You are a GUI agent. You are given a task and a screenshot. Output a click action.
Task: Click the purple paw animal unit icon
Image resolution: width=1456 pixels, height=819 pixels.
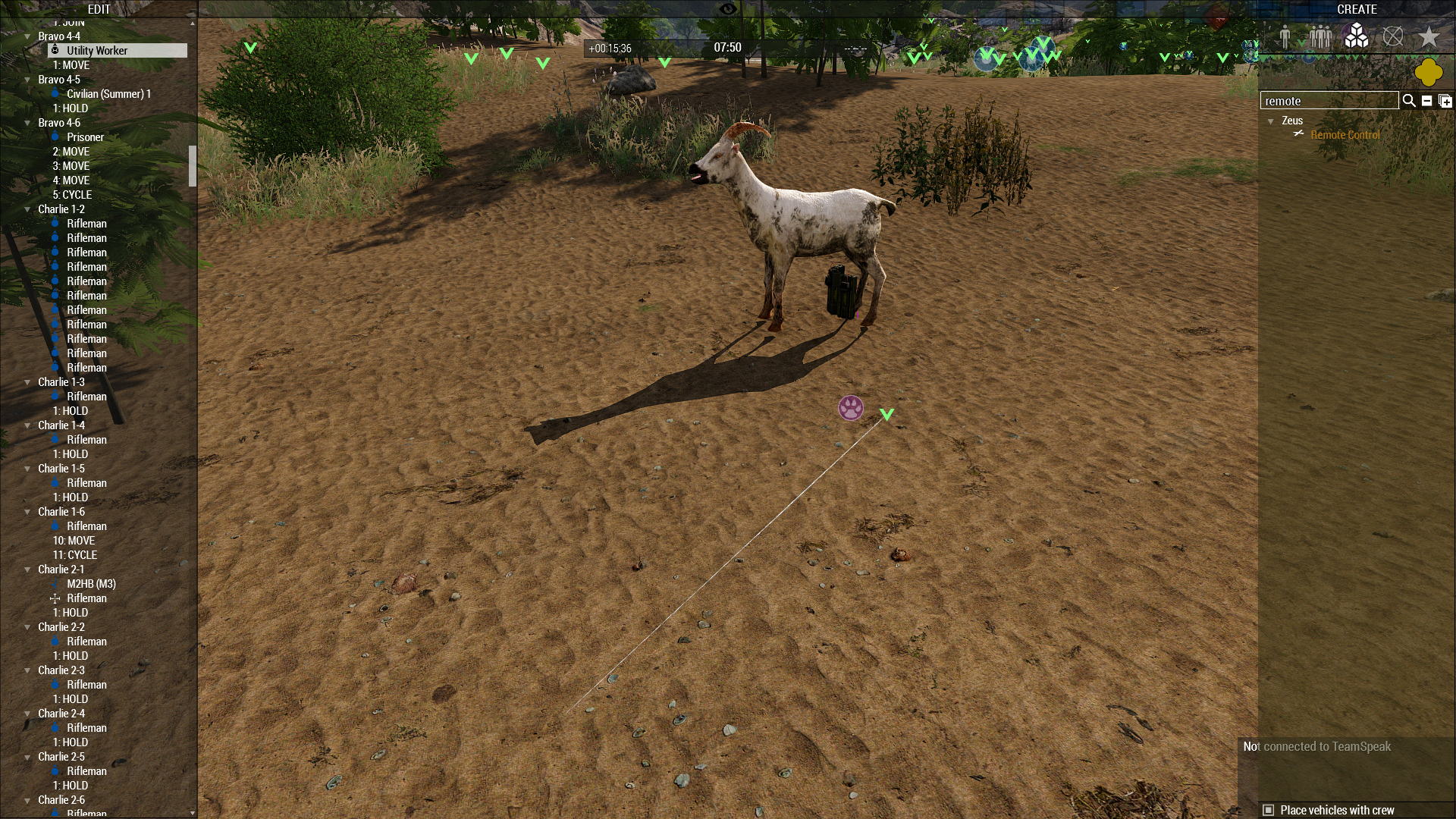point(851,408)
